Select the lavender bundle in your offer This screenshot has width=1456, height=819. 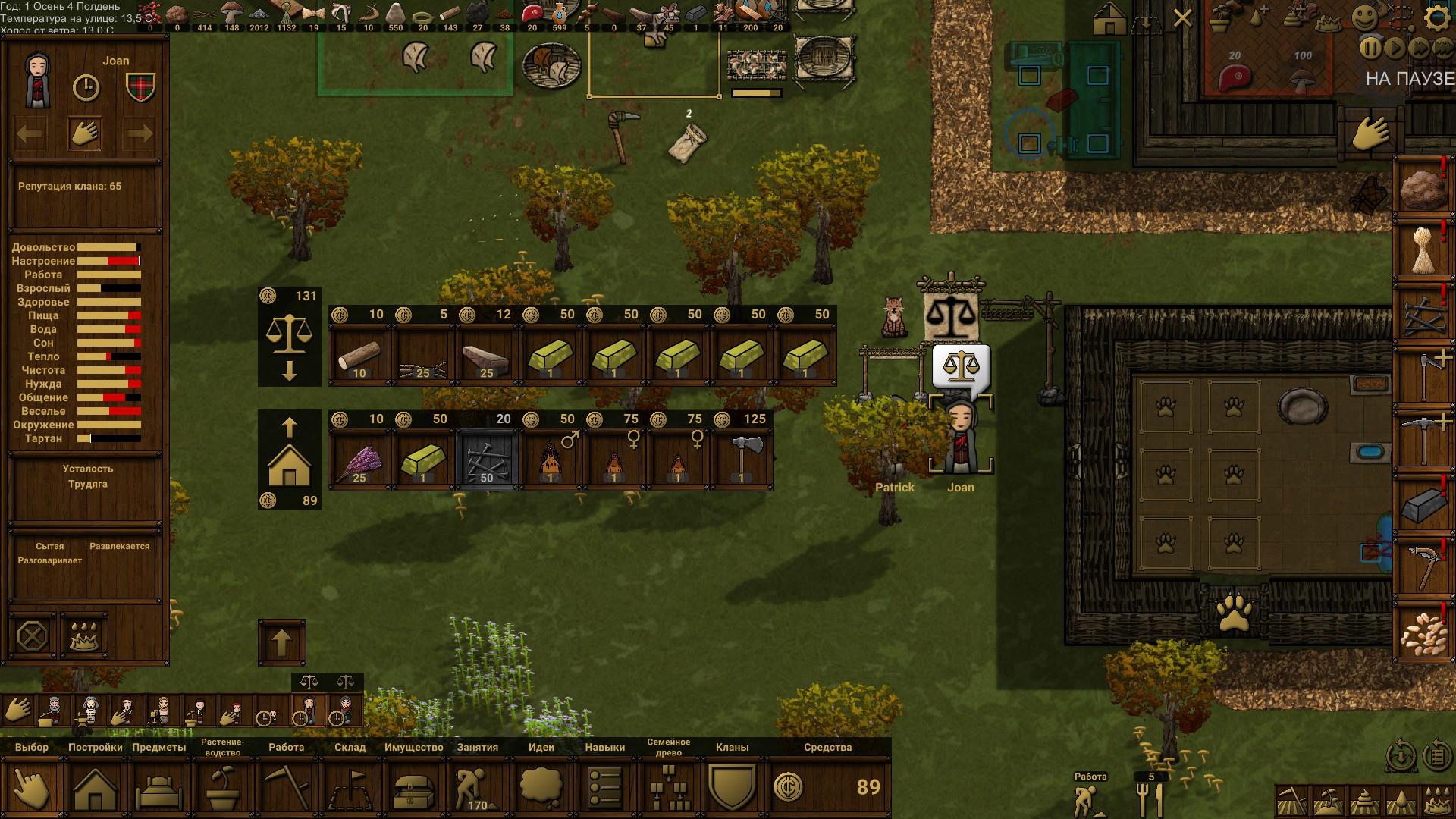[x=359, y=460]
